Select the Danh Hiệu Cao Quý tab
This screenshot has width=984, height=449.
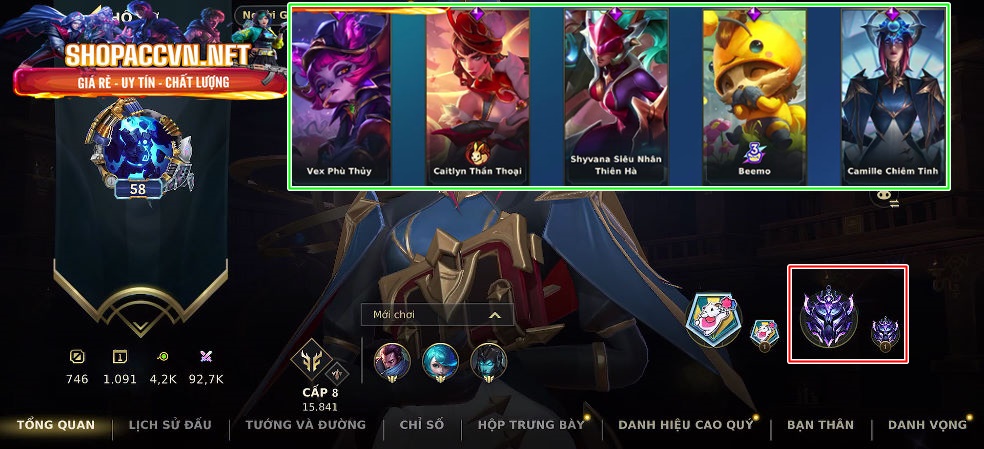686,425
